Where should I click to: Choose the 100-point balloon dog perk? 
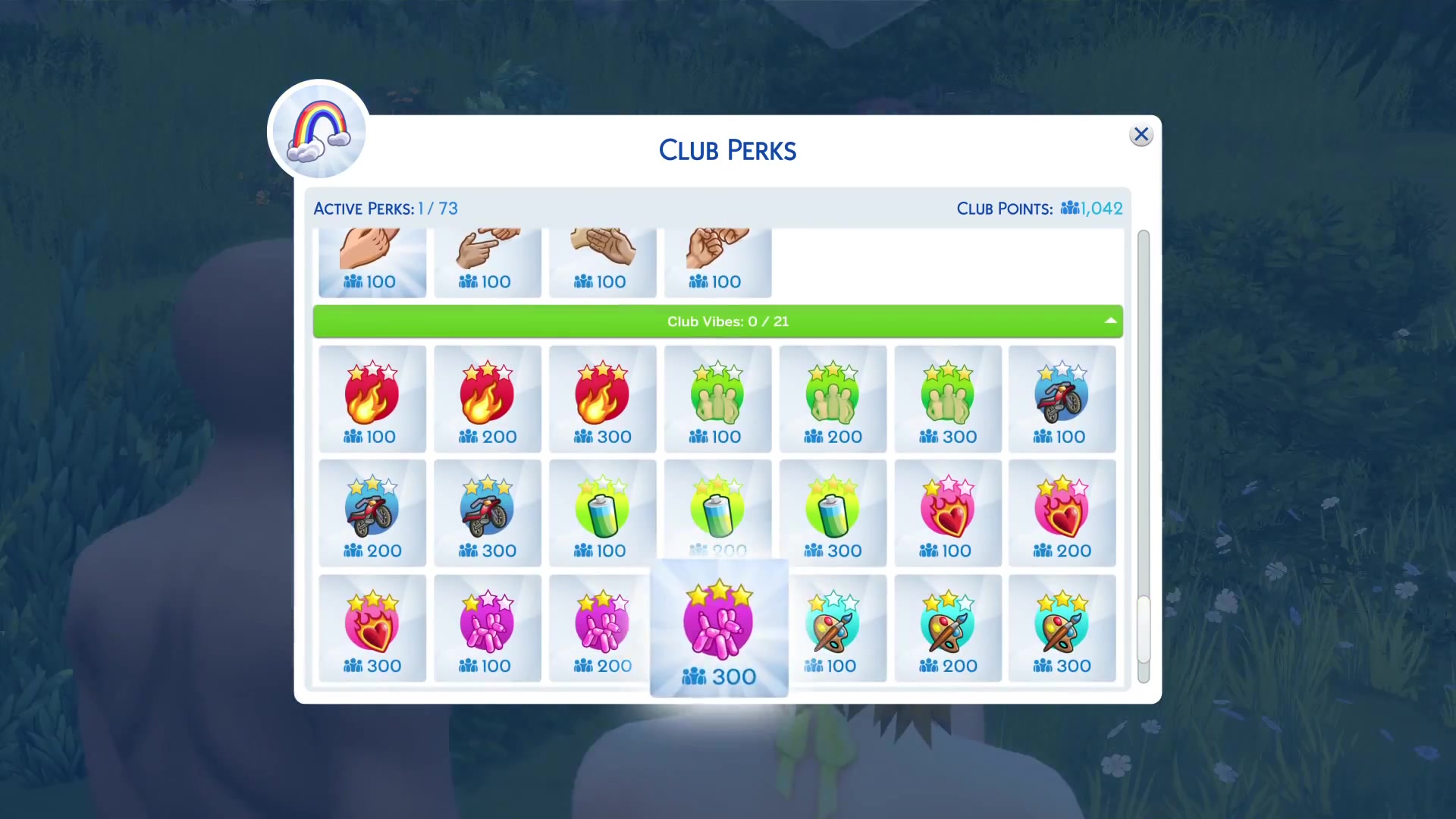[x=487, y=629]
